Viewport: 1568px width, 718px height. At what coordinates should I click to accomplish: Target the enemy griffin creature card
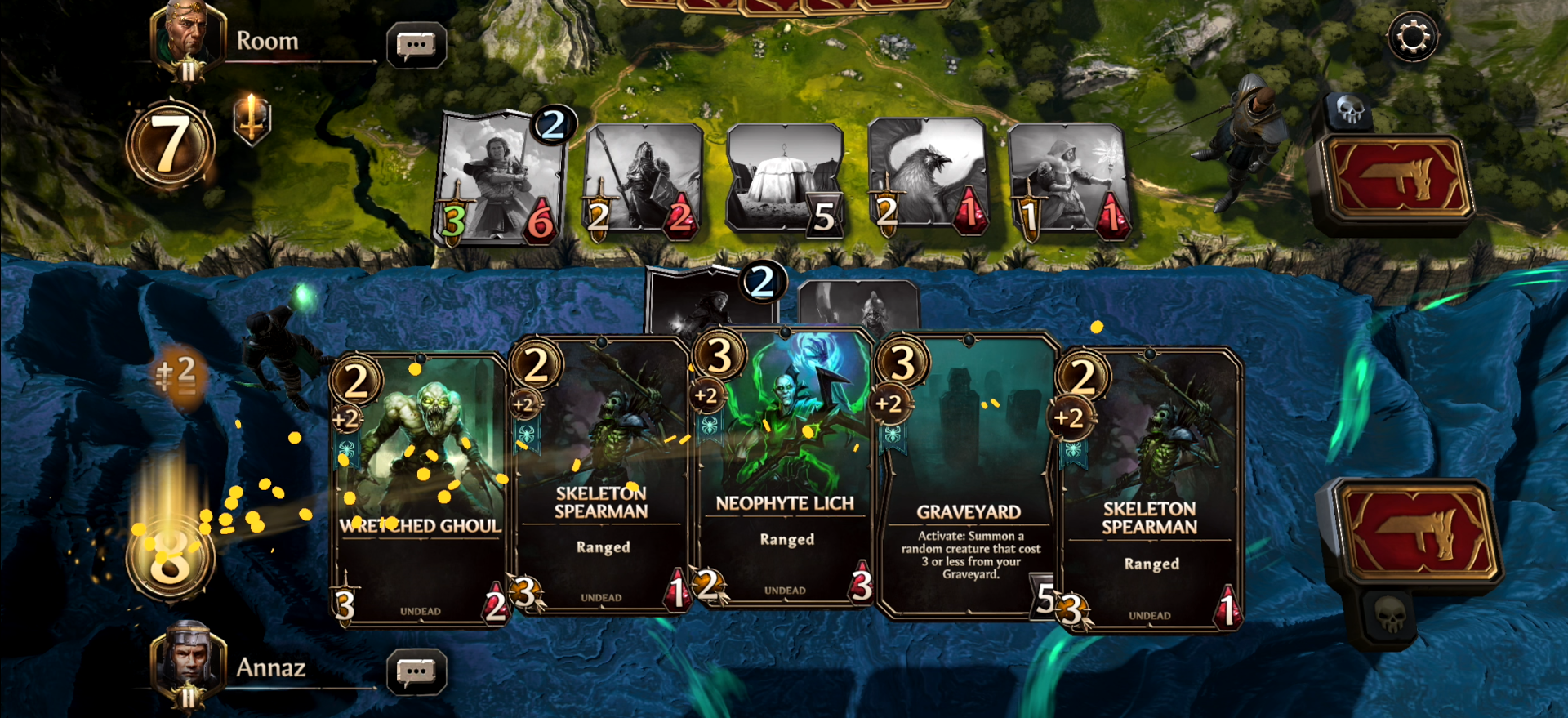point(927,176)
